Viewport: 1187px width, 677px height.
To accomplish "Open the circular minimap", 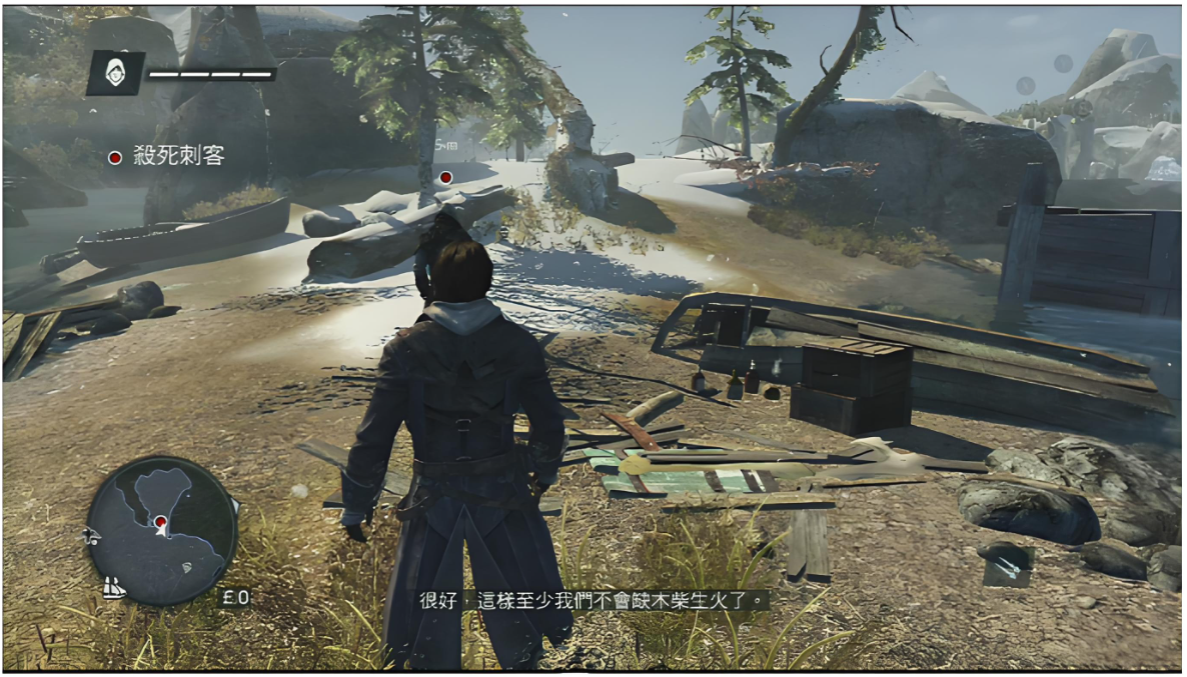I will tap(162, 530).
